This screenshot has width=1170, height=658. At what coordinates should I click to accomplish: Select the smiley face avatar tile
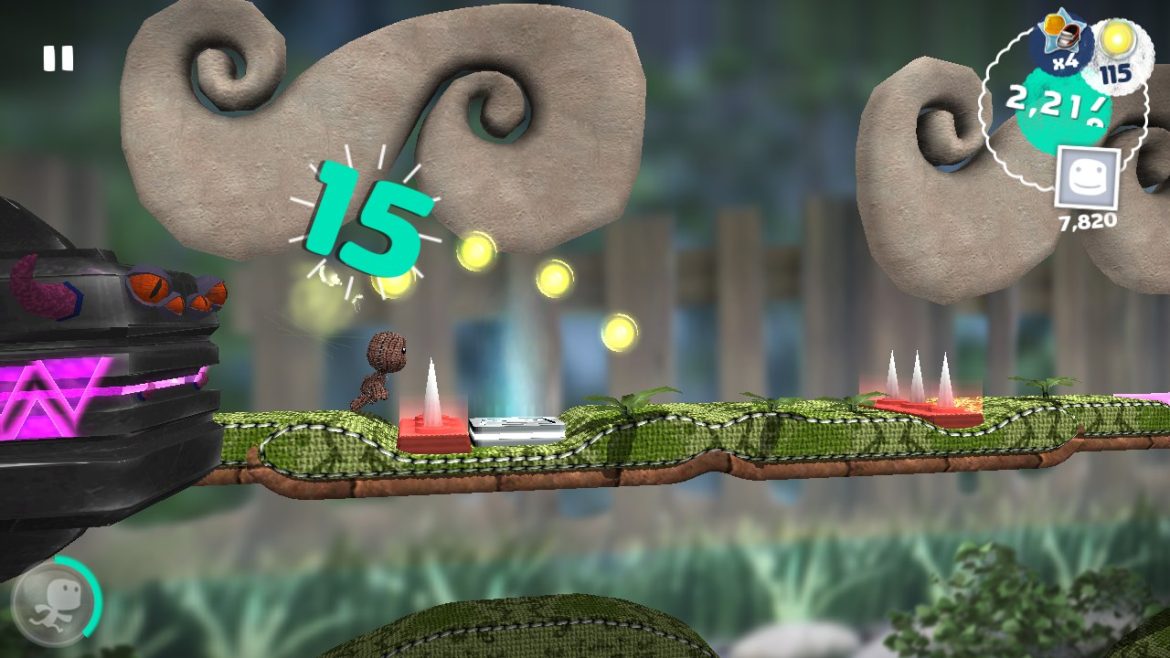1087,178
